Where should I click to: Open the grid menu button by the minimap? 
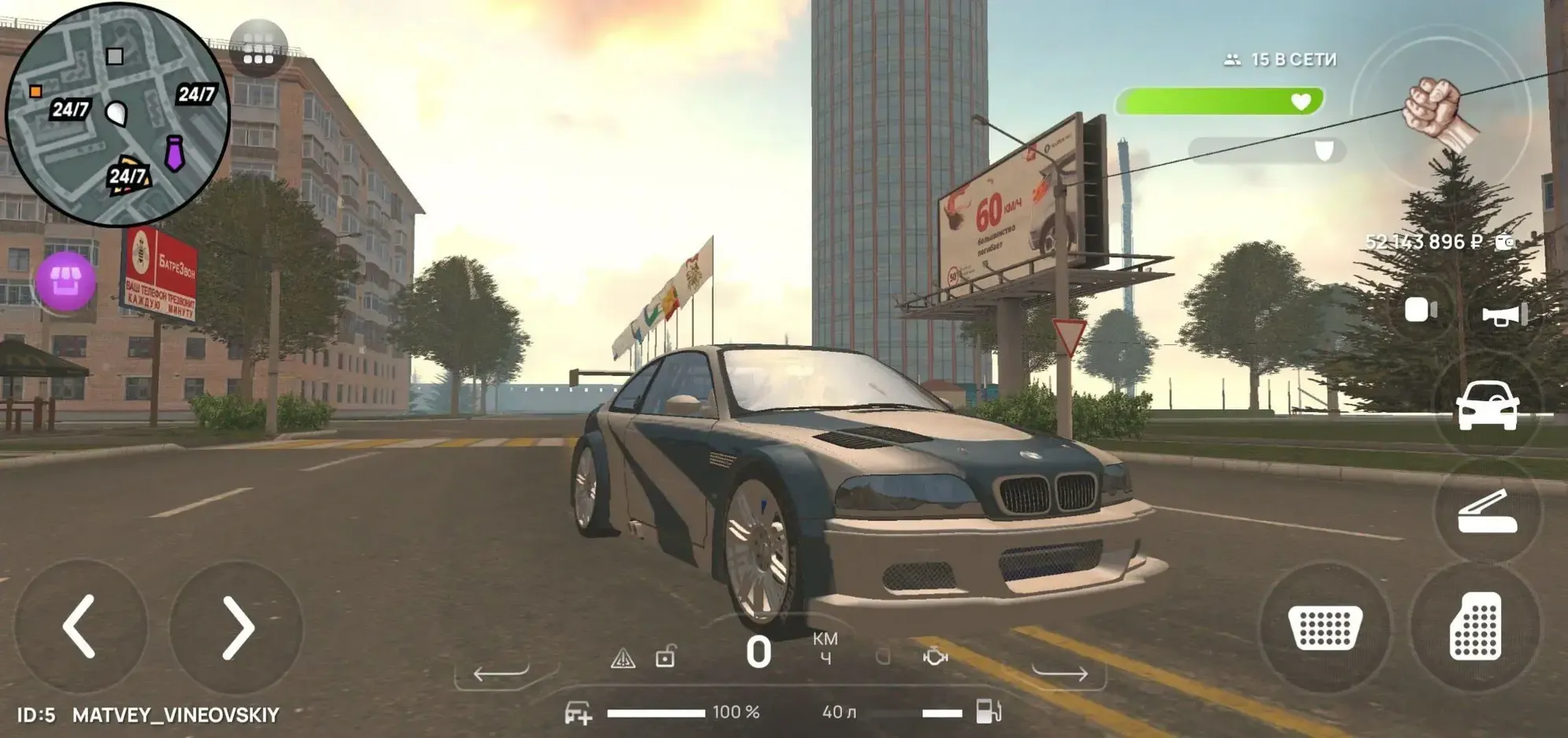pos(258,48)
